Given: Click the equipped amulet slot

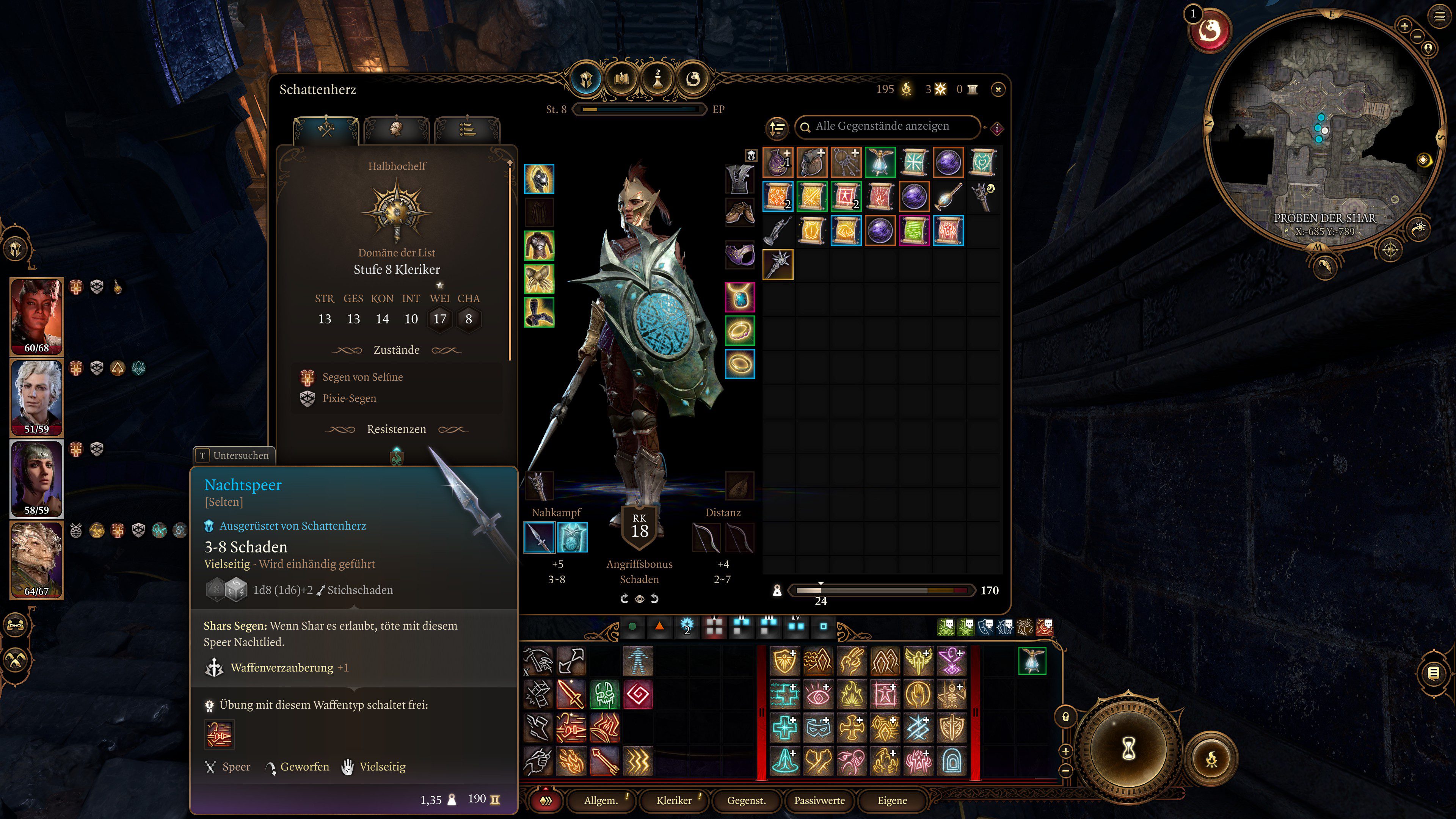Looking at the screenshot, I should [739, 297].
